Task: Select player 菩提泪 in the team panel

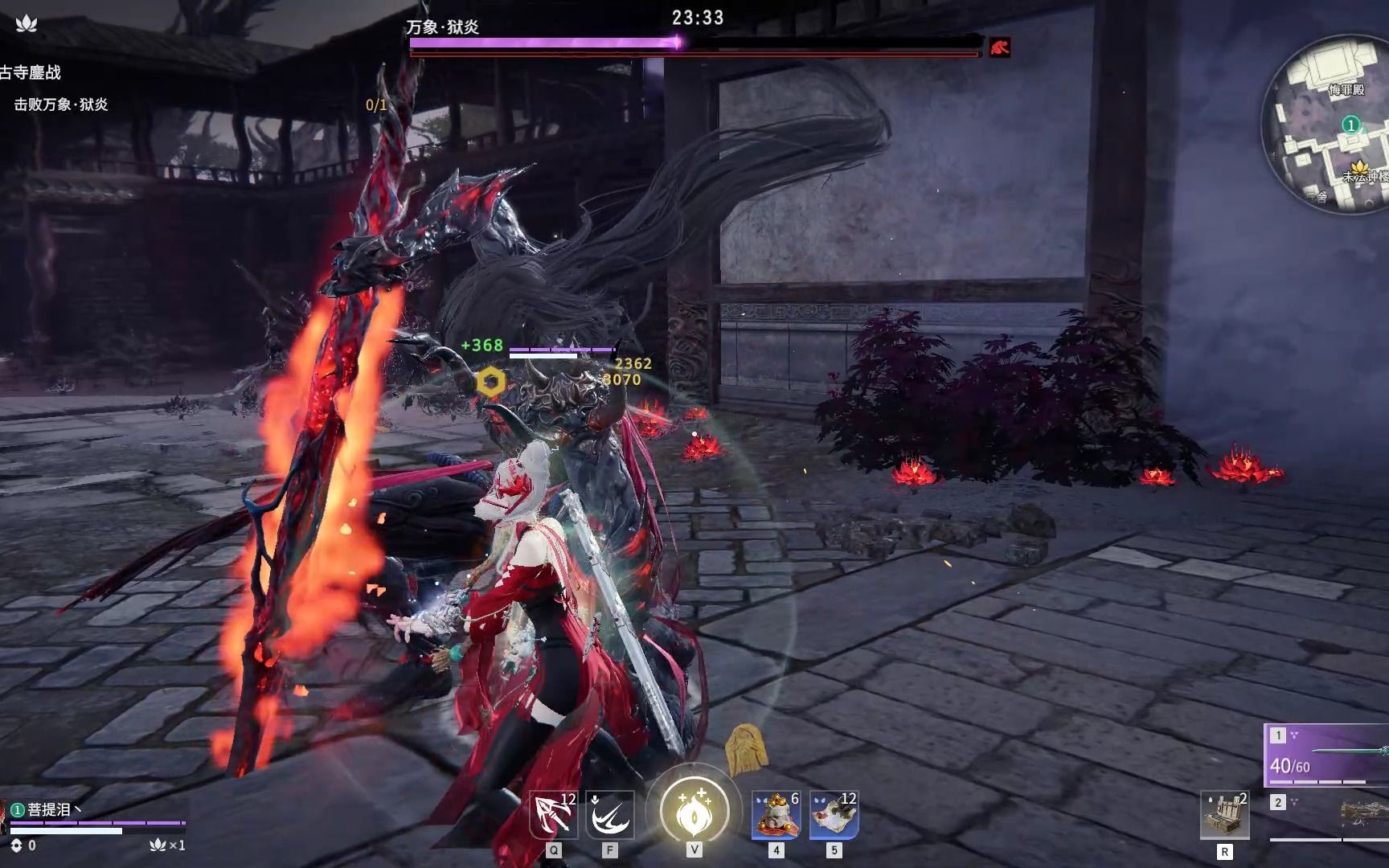Action: tap(50, 810)
